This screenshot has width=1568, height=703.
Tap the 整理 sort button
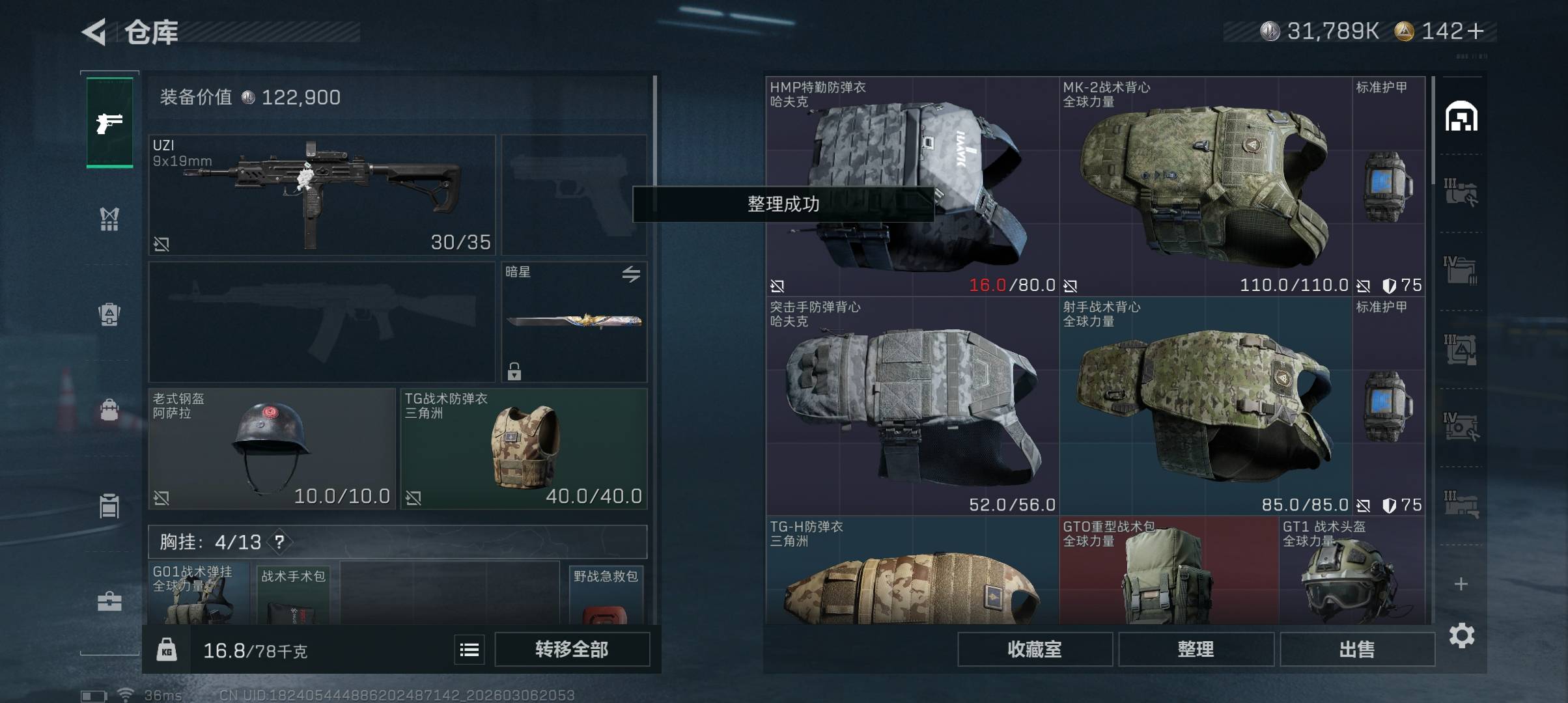point(1196,649)
